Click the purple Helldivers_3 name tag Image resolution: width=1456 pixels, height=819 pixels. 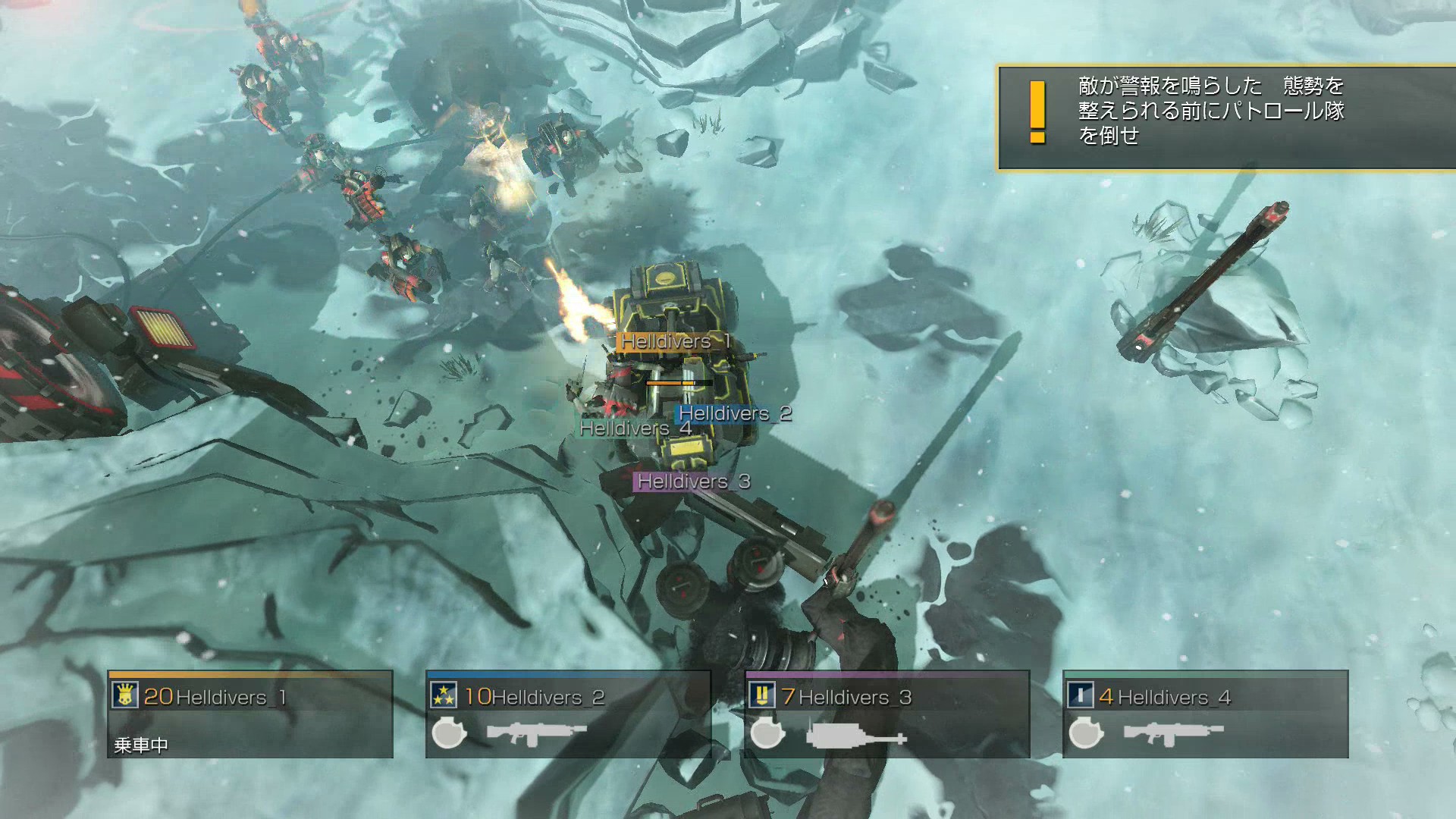click(692, 482)
